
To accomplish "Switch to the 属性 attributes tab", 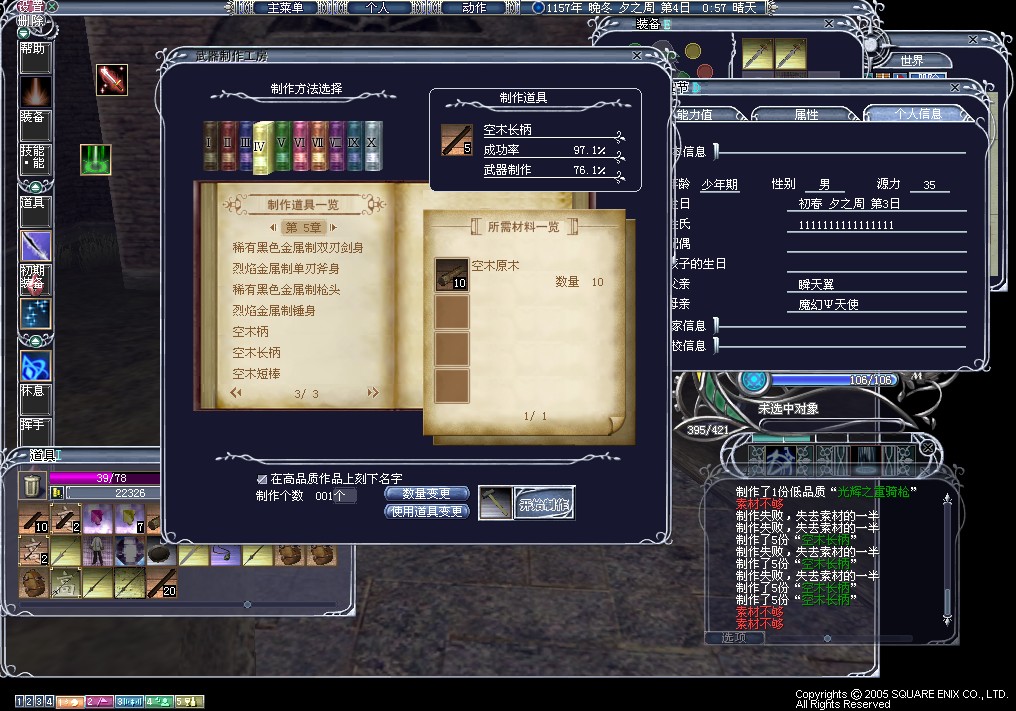I will tap(806, 114).
